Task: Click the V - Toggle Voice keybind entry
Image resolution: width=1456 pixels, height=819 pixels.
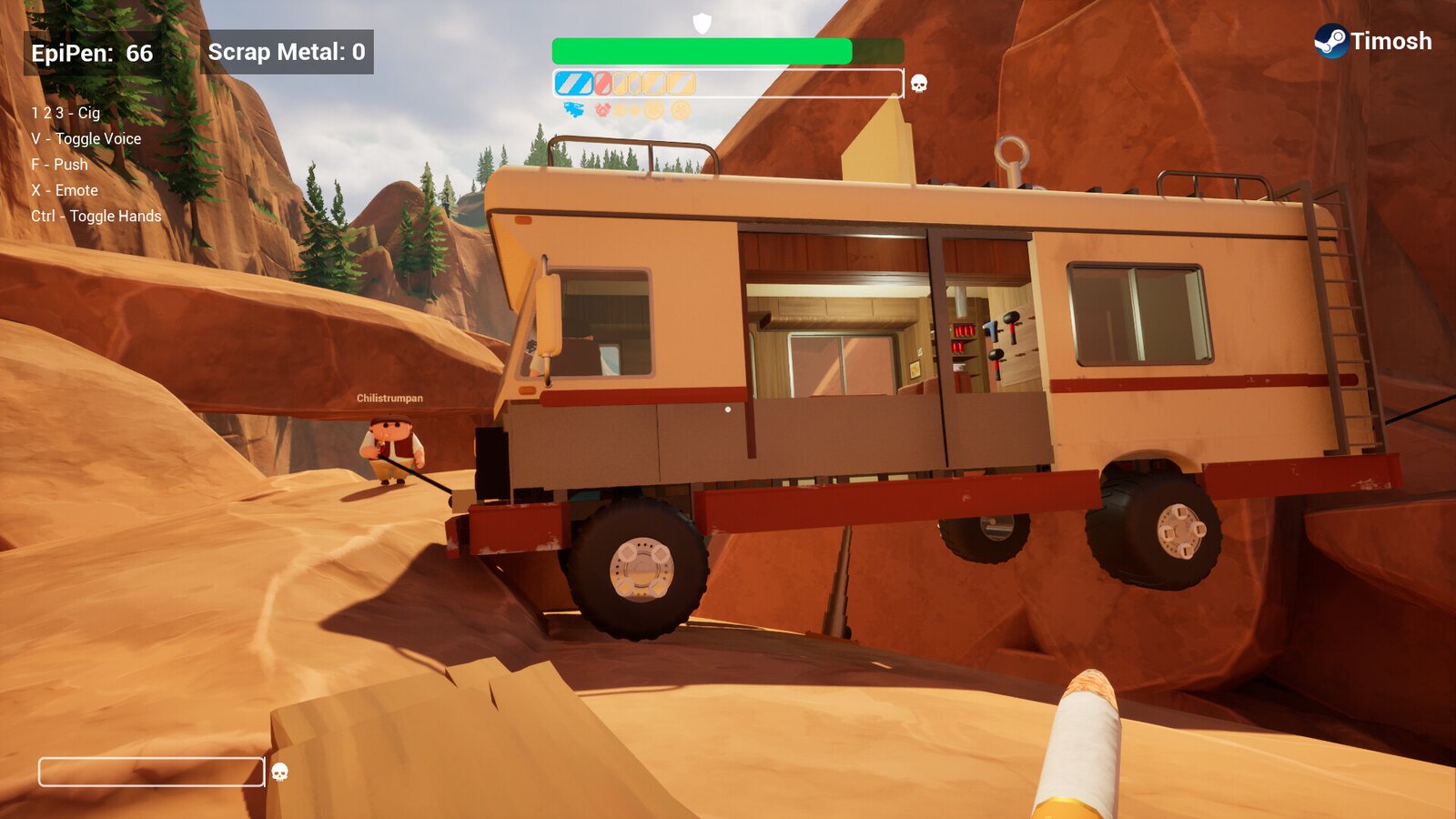Action: [x=88, y=138]
